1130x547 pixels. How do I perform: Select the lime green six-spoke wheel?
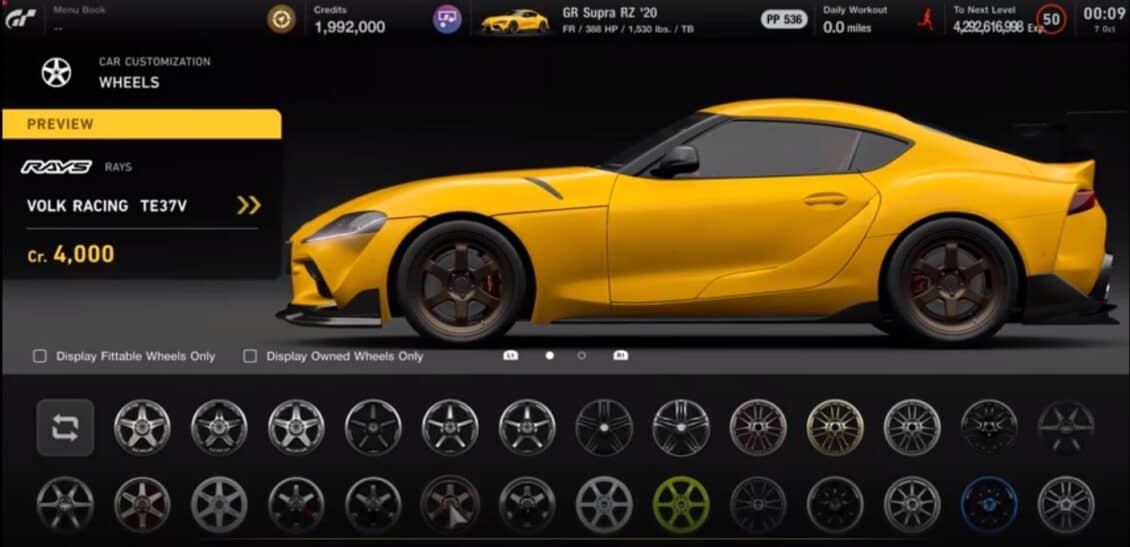tap(681, 503)
